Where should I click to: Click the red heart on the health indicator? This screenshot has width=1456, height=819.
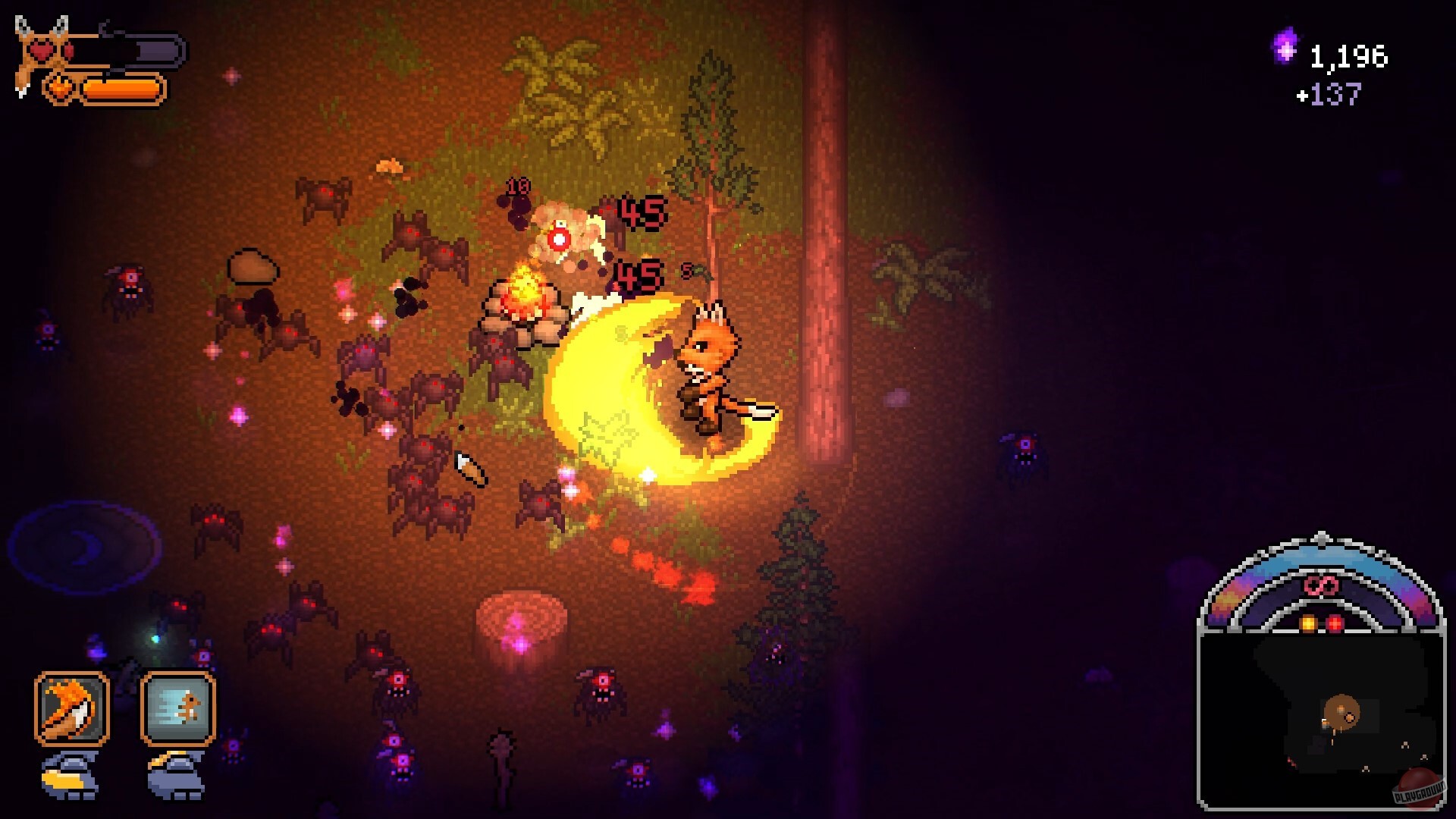[x=43, y=50]
